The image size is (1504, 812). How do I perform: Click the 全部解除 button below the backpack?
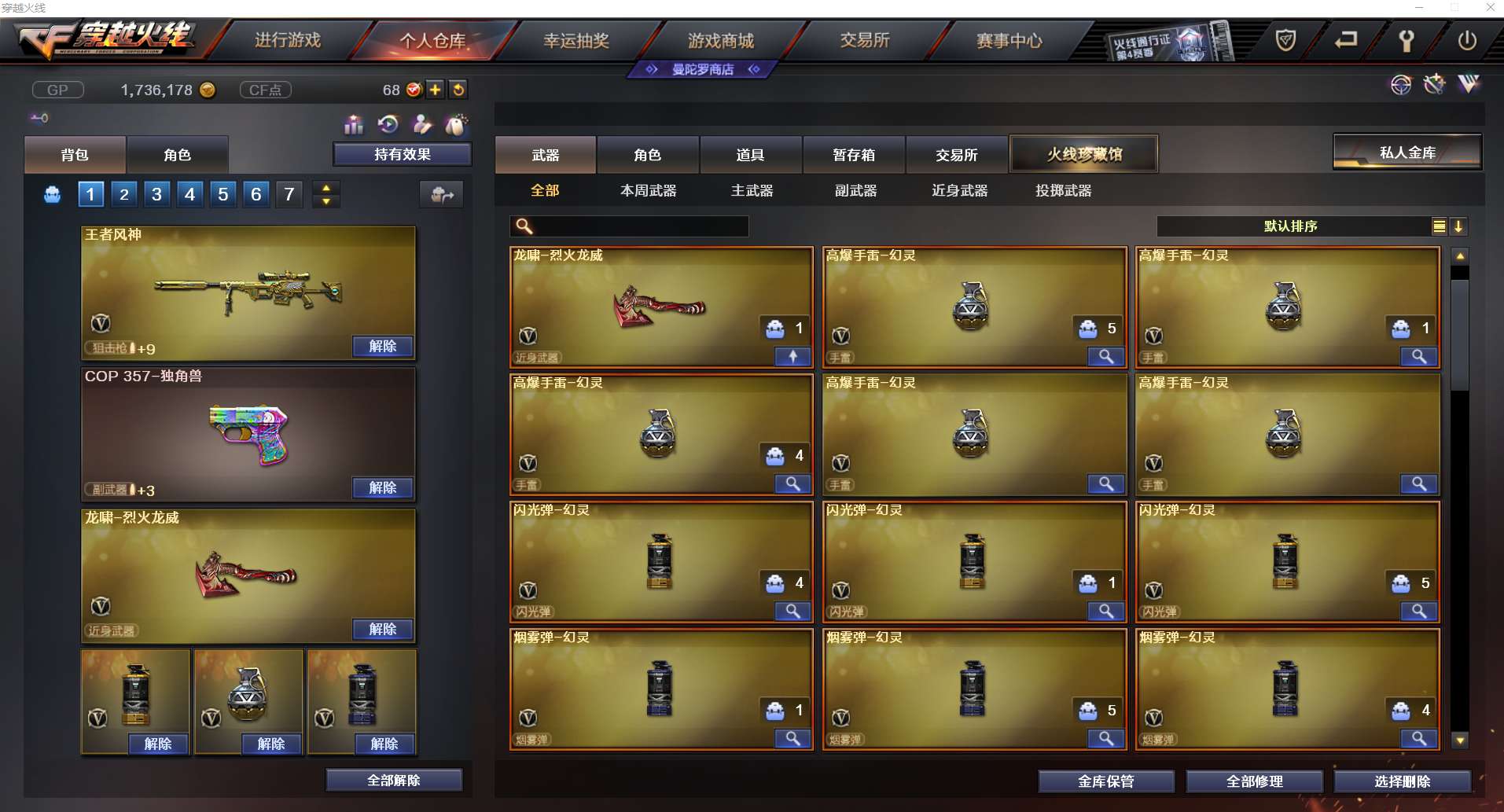[394, 780]
